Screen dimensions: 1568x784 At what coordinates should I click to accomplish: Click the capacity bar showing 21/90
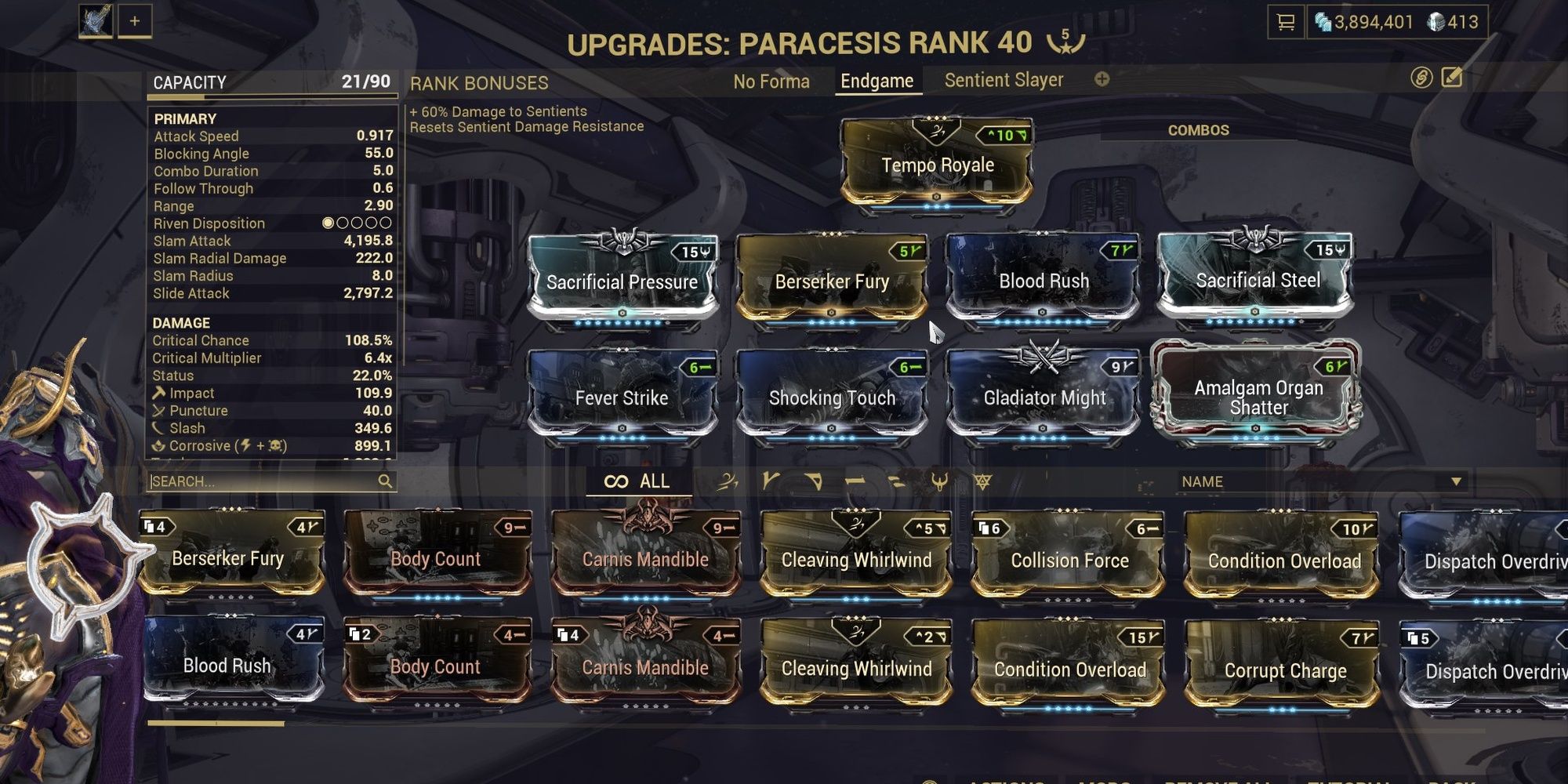[x=270, y=94]
